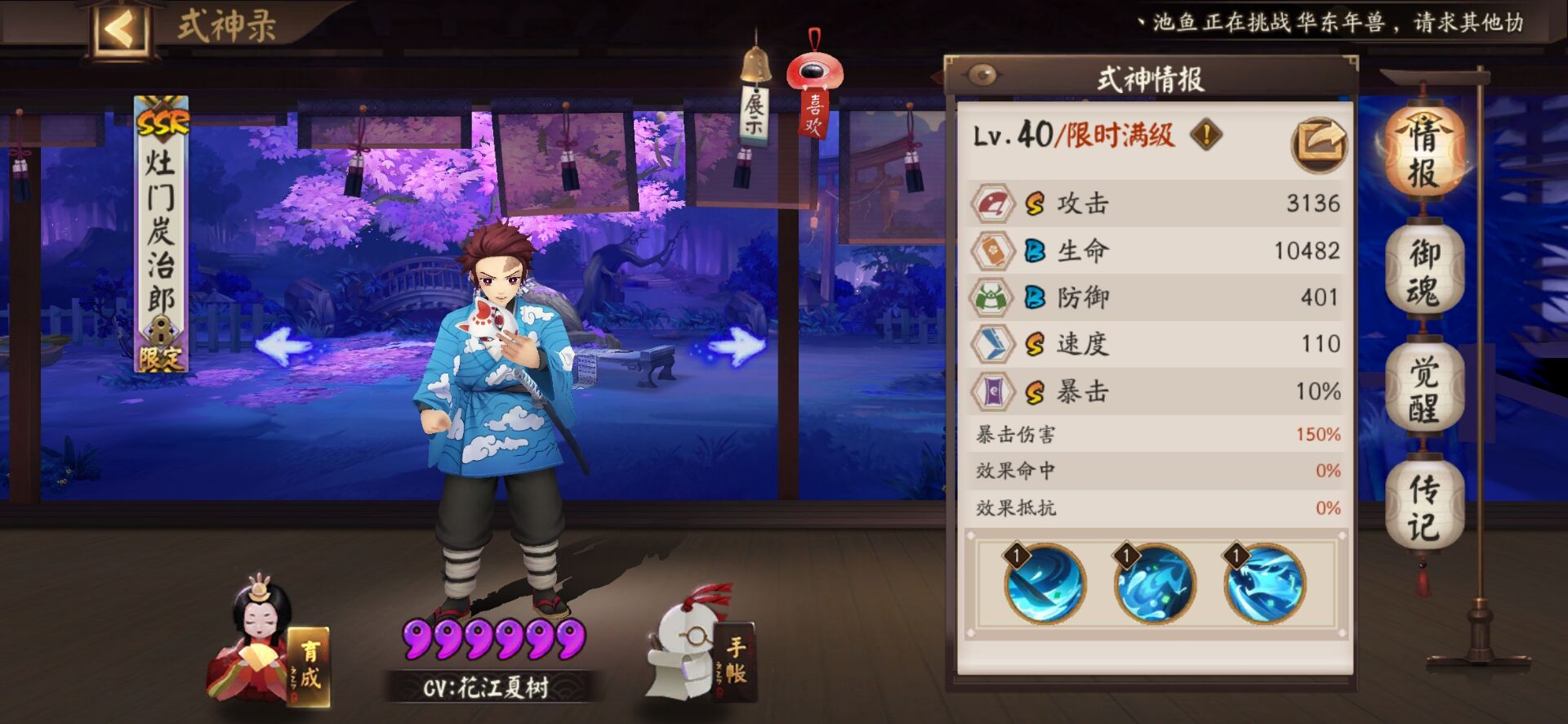
Task: Tap the 攻击 stat row
Action: point(1156,203)
